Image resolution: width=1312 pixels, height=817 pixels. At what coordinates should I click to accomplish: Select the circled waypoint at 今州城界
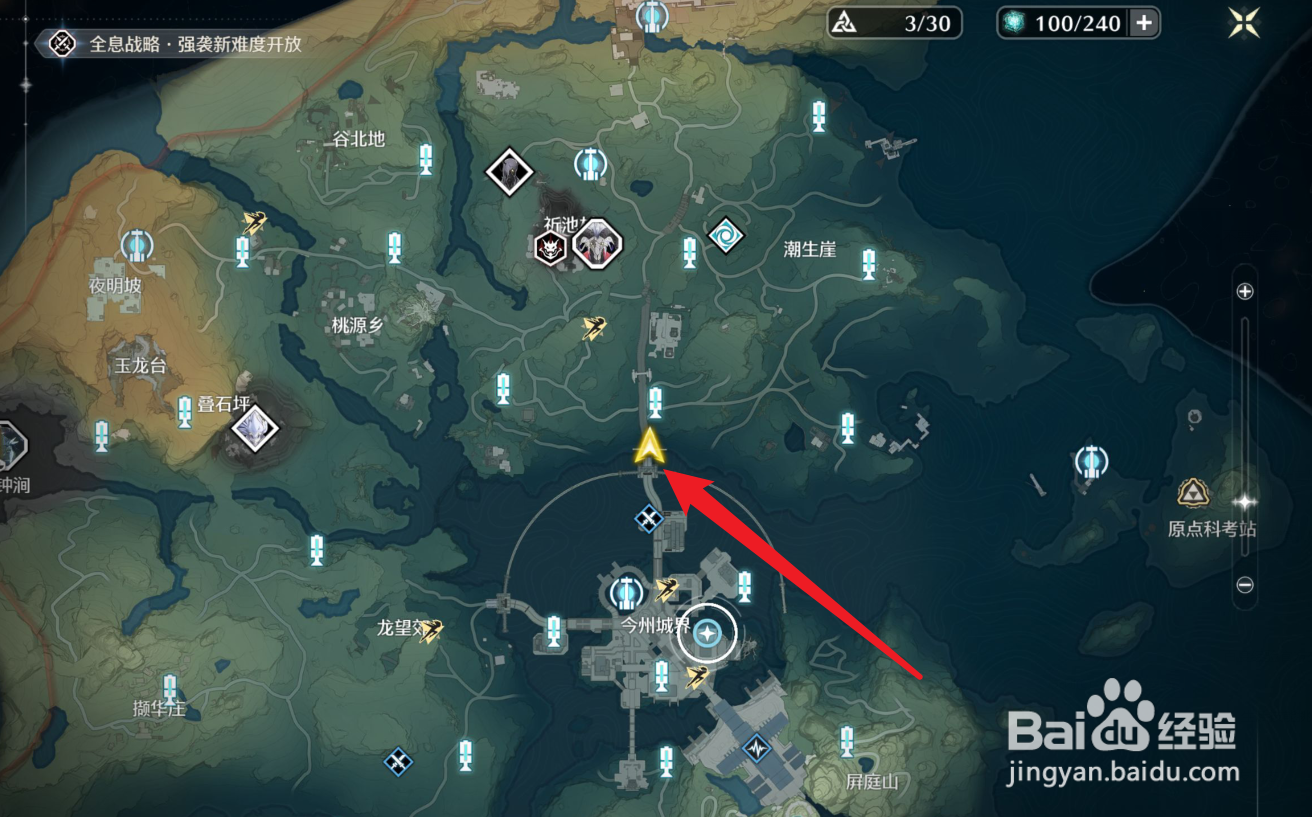click(x=708, y=632)
